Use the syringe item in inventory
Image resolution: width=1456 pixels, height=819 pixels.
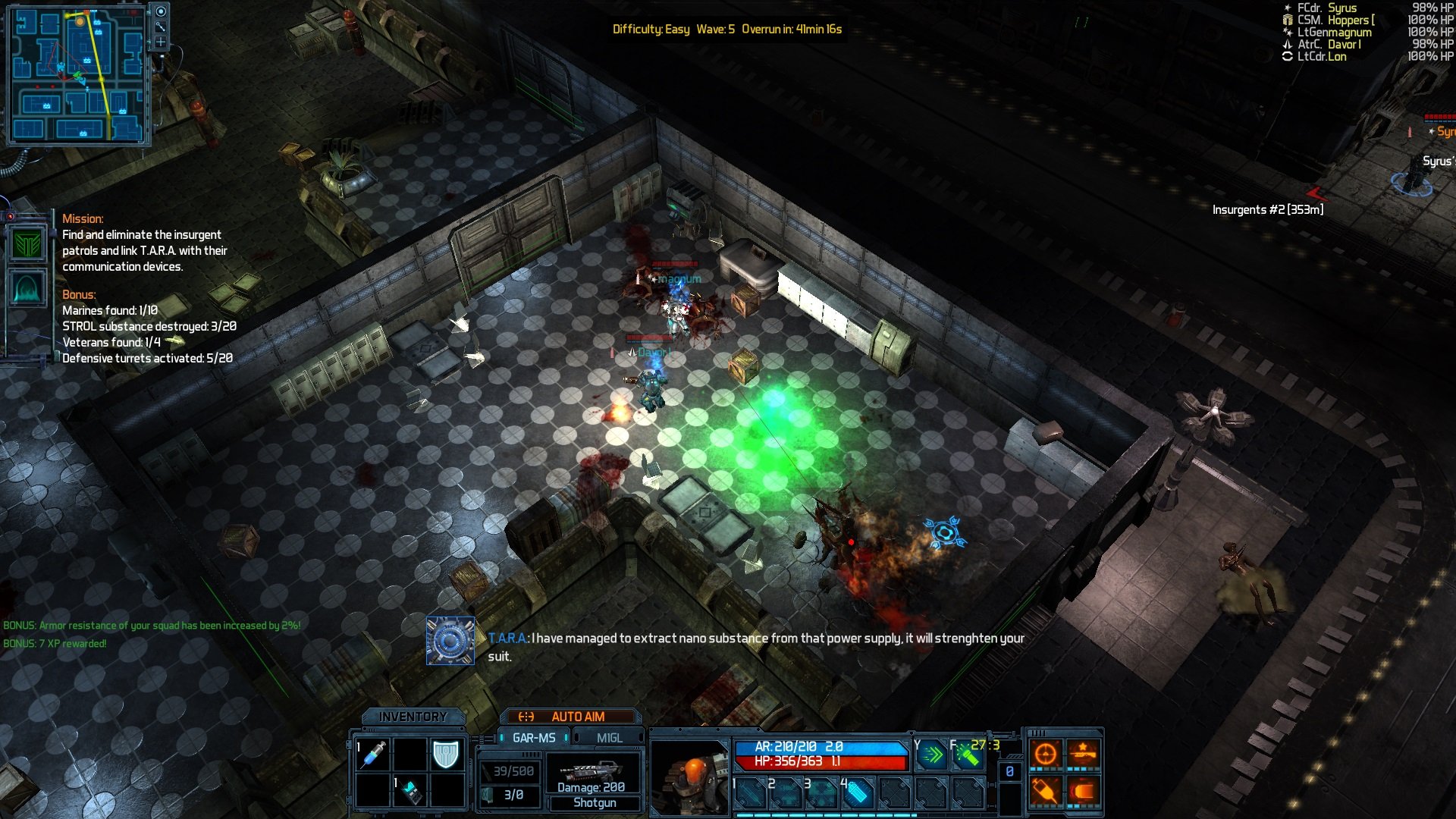pyautogui.click(x=373, y=755)
